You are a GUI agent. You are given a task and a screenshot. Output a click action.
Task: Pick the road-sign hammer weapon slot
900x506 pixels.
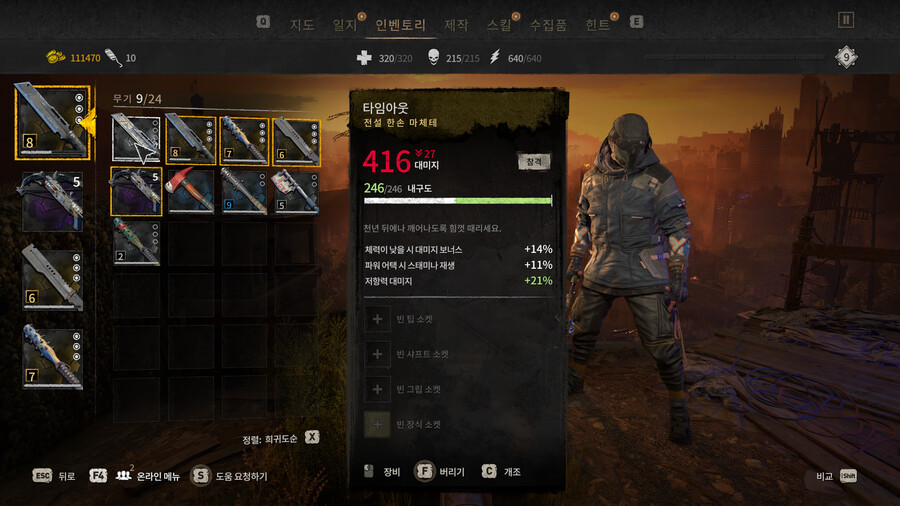click(x=296, y=191)
